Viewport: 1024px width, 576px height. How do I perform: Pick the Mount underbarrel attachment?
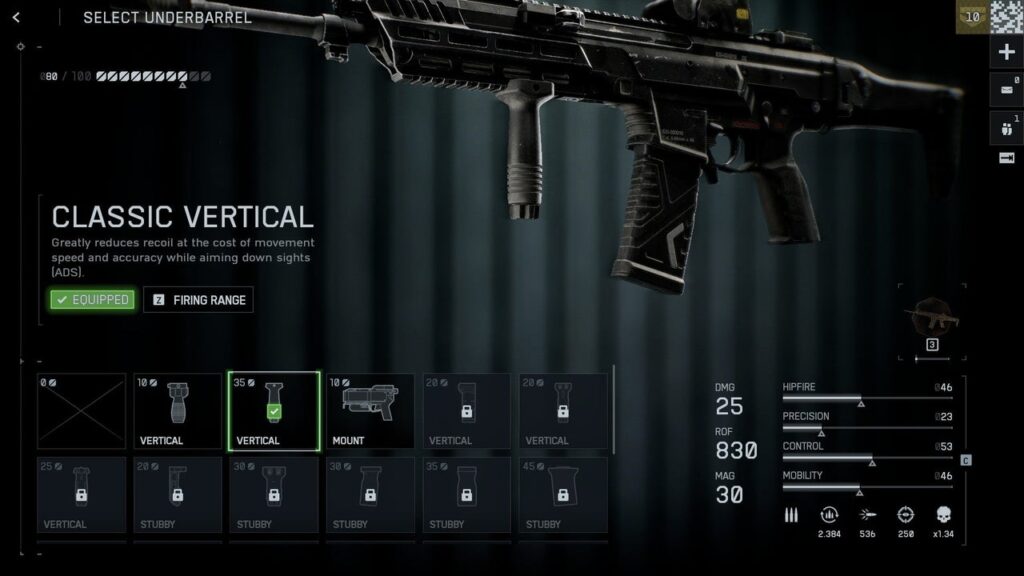(x=370, y=411)
